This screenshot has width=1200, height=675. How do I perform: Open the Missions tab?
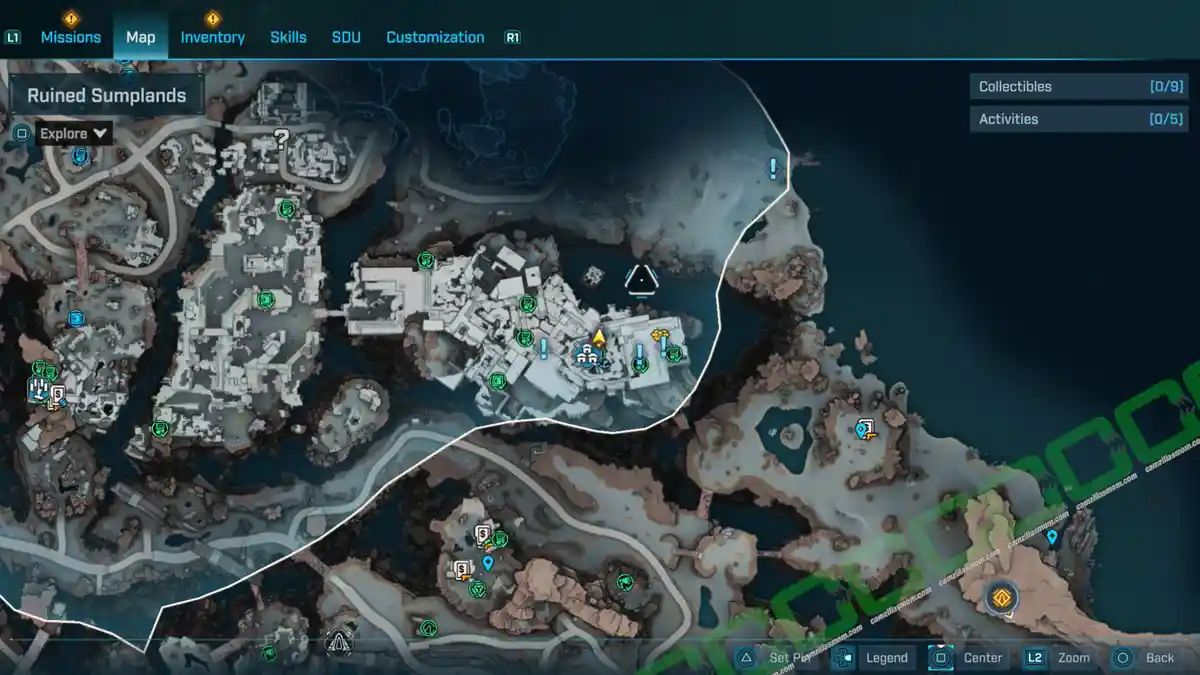tap(70, 37)
